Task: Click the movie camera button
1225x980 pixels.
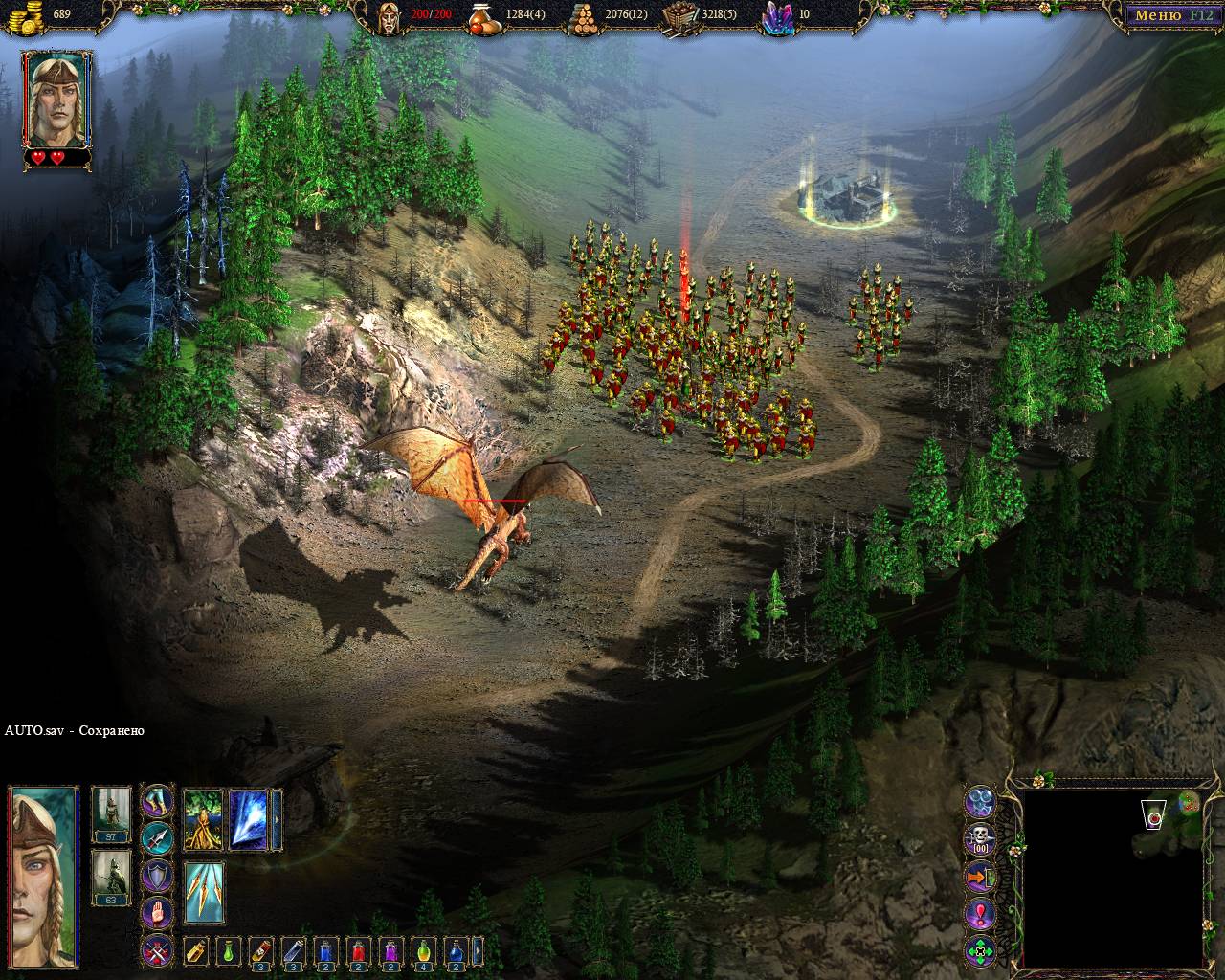Action: point(981,802)
